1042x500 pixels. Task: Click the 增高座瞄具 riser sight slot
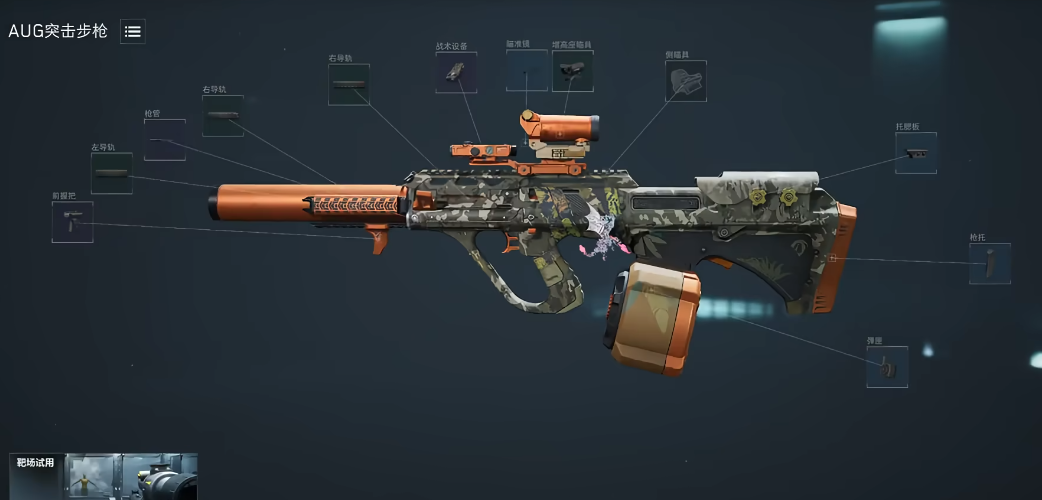point(572,71)
